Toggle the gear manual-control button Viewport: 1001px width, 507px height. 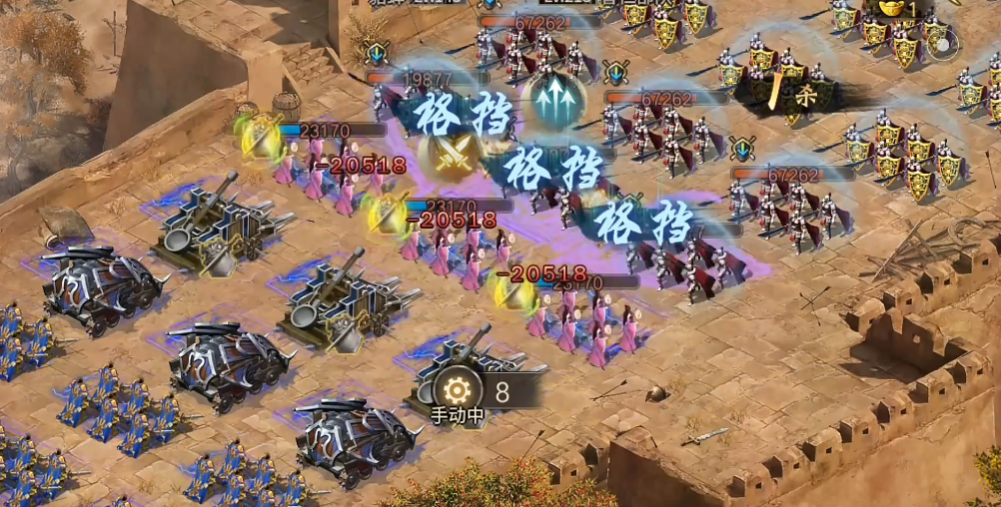tap(458, 390)
